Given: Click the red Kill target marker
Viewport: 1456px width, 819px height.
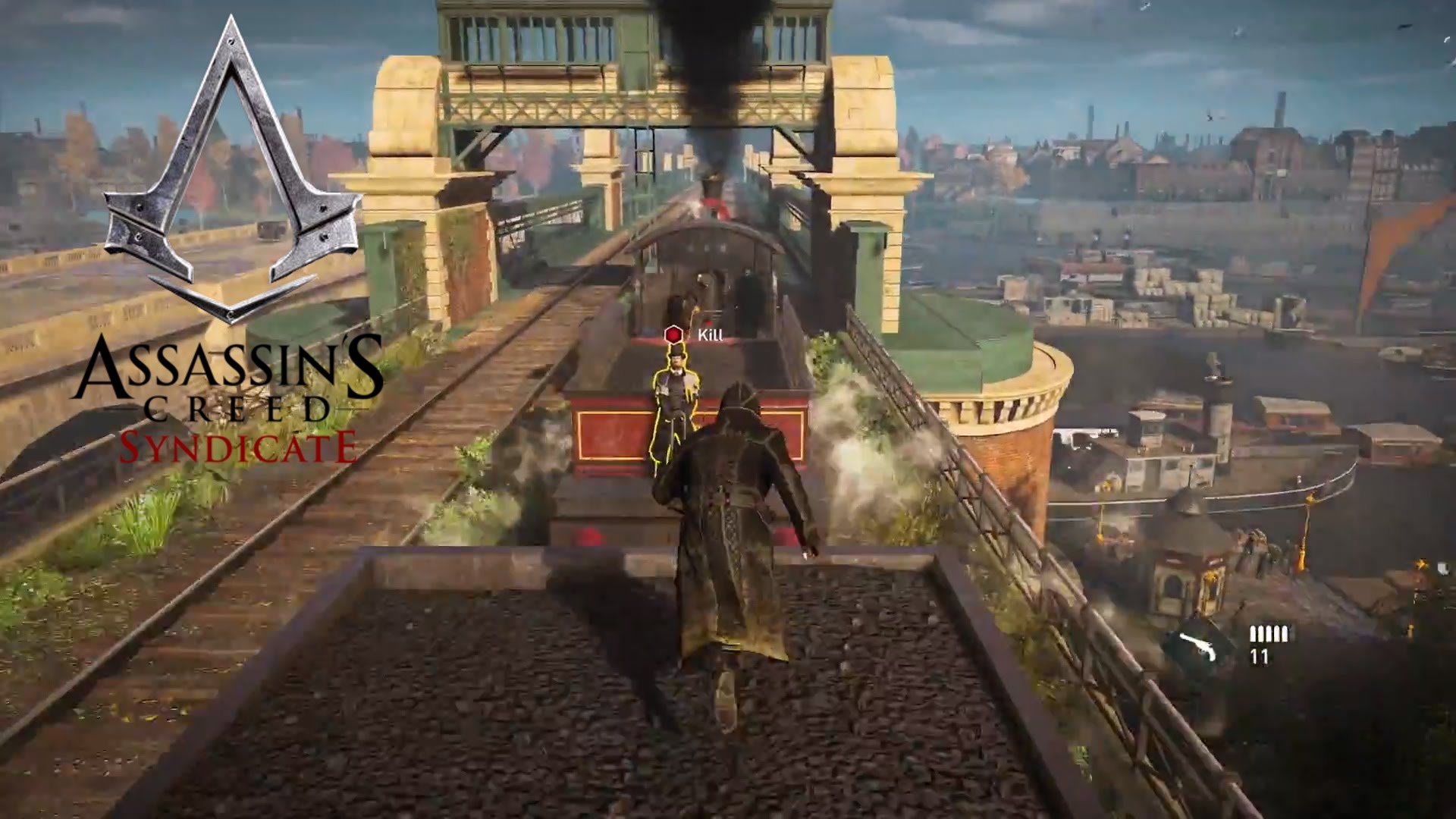Looking at the screenshot, I should click(x=673, y=334).
